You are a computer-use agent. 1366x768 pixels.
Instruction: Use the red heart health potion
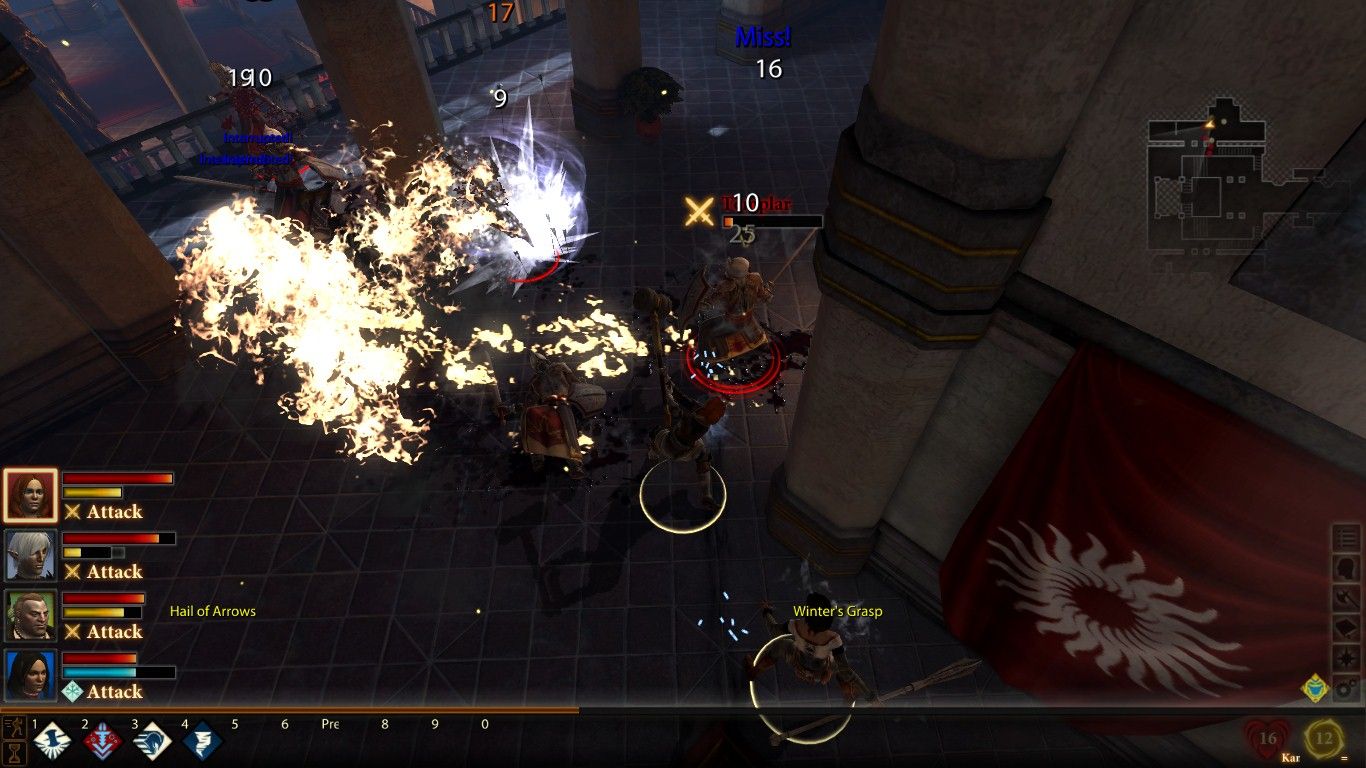1268,740
